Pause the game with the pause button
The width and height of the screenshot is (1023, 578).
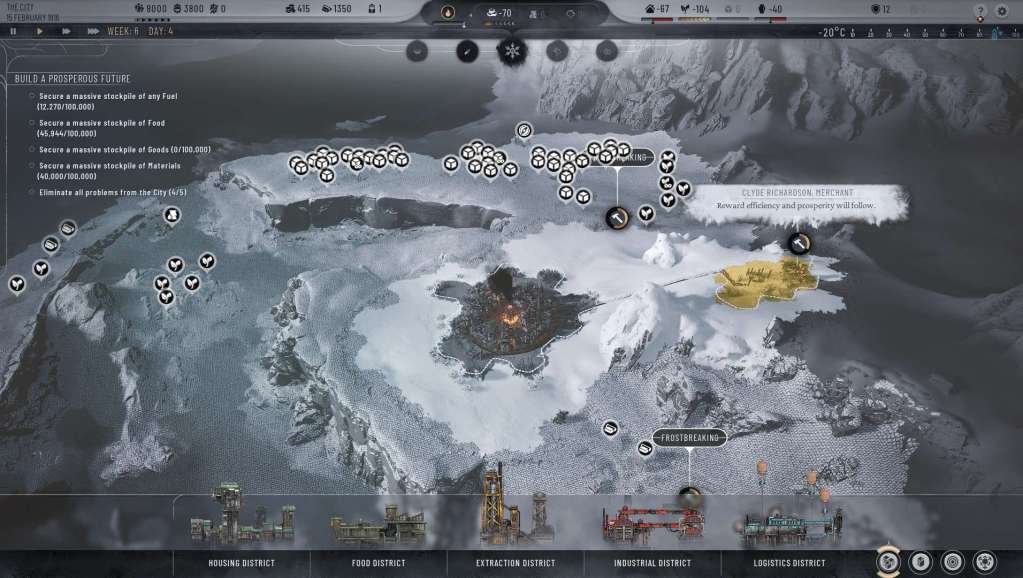point(14,31)
